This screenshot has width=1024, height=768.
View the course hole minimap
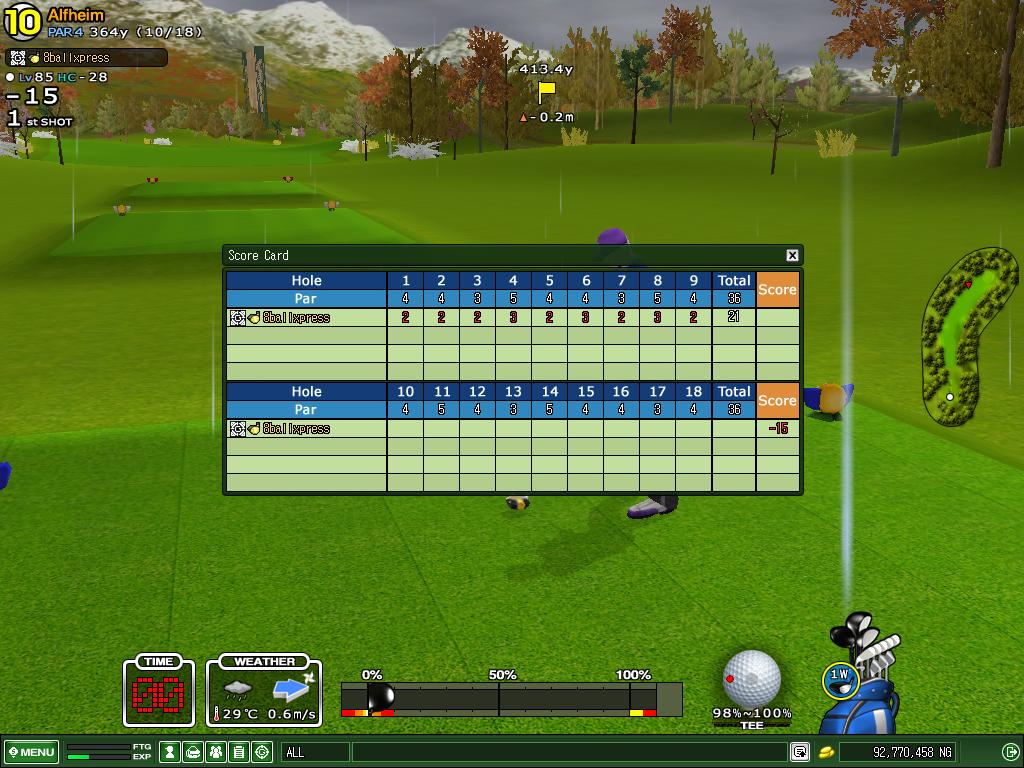coord(962,338)
